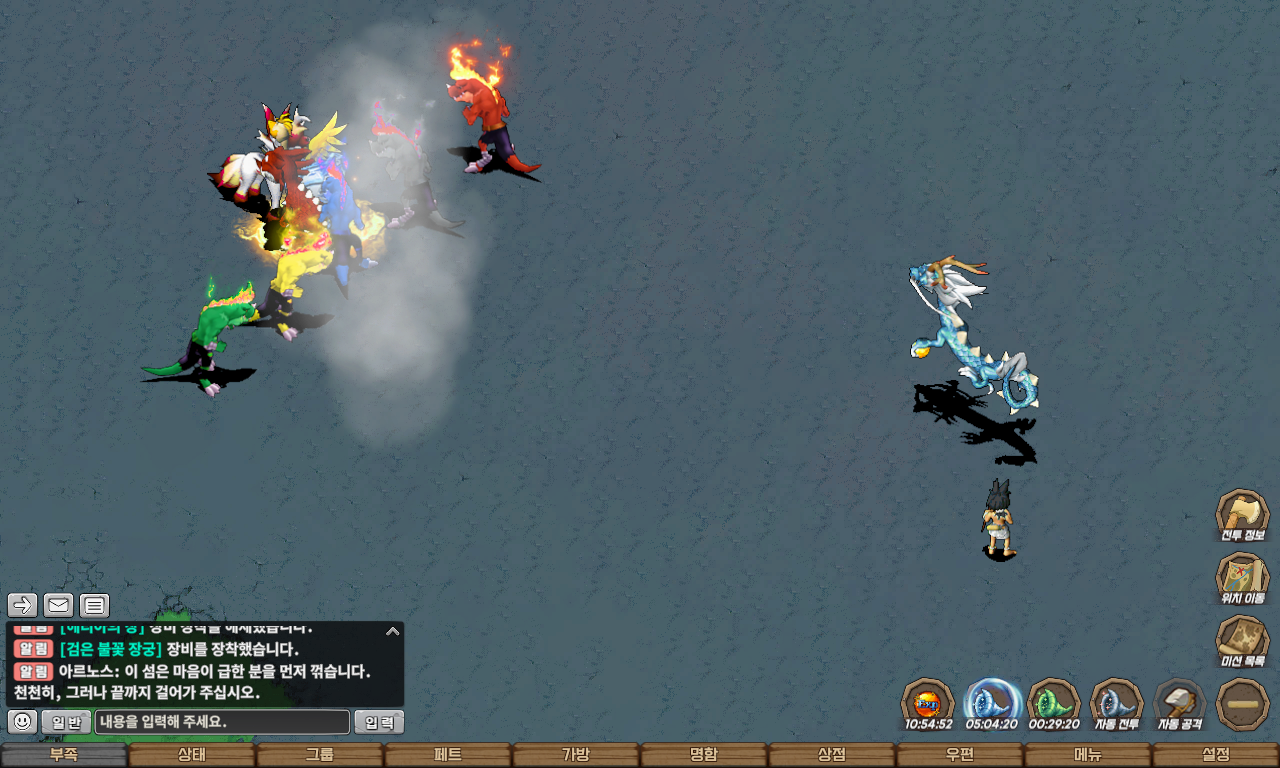This screenshot has width=1280, height=768.
Task: Open 위치 이동 map icon
Action: (x=1242, y=577)
